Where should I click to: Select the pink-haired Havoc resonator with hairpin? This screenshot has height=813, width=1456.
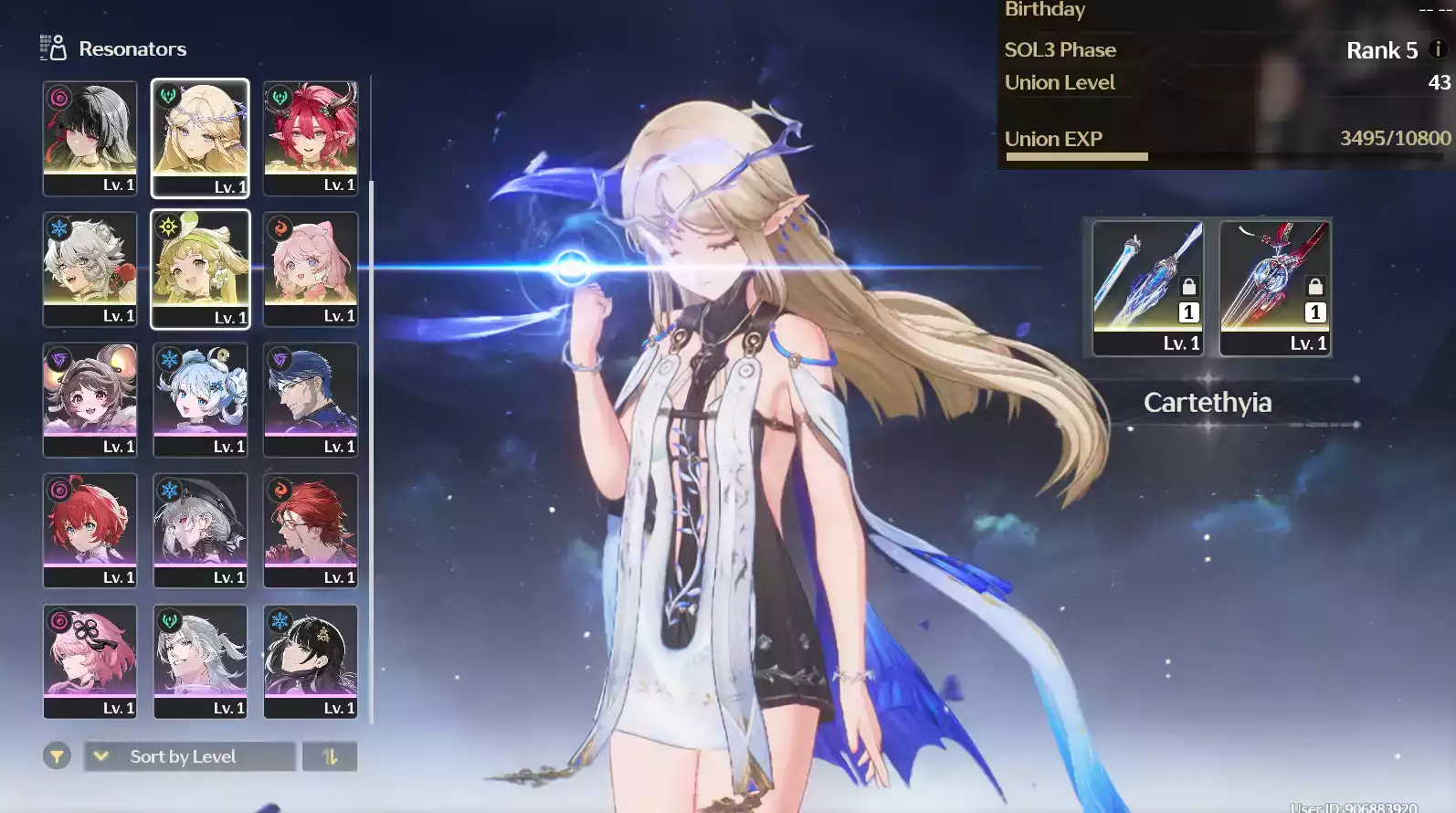pyautogui.click(x=90, y=660)
